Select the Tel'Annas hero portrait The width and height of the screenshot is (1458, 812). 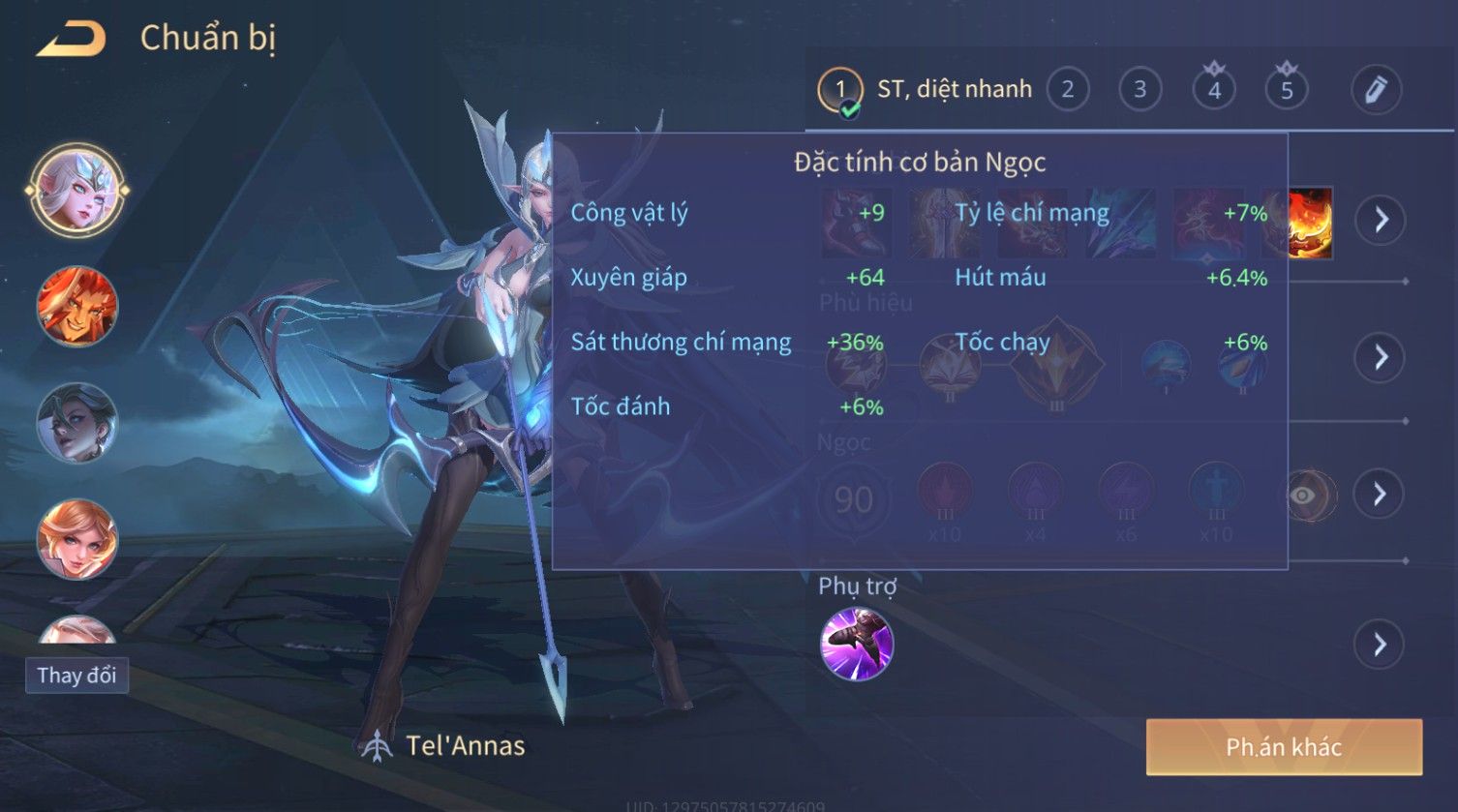(76, 191)
